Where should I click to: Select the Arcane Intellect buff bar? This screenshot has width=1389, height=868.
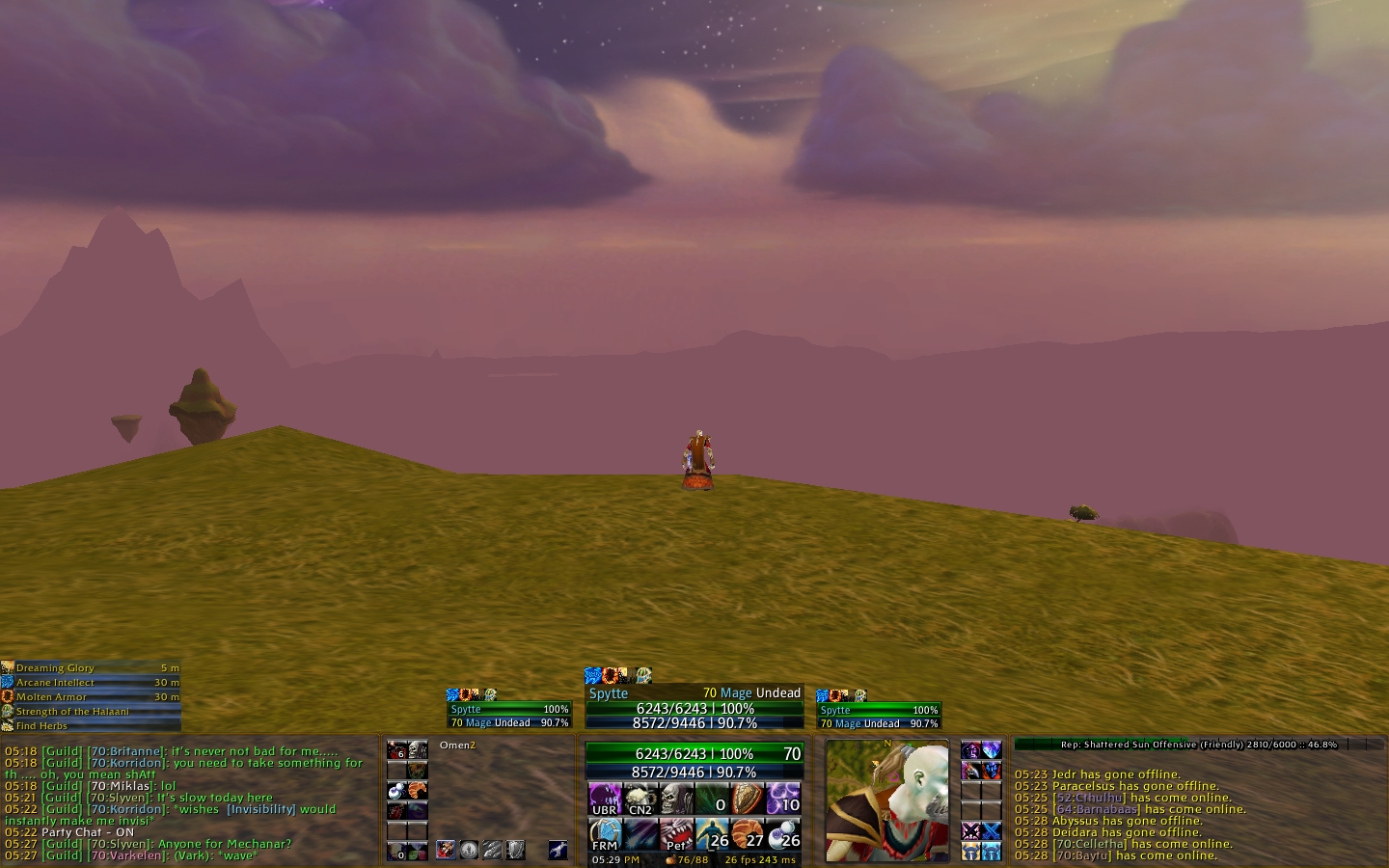coord(92,682)
